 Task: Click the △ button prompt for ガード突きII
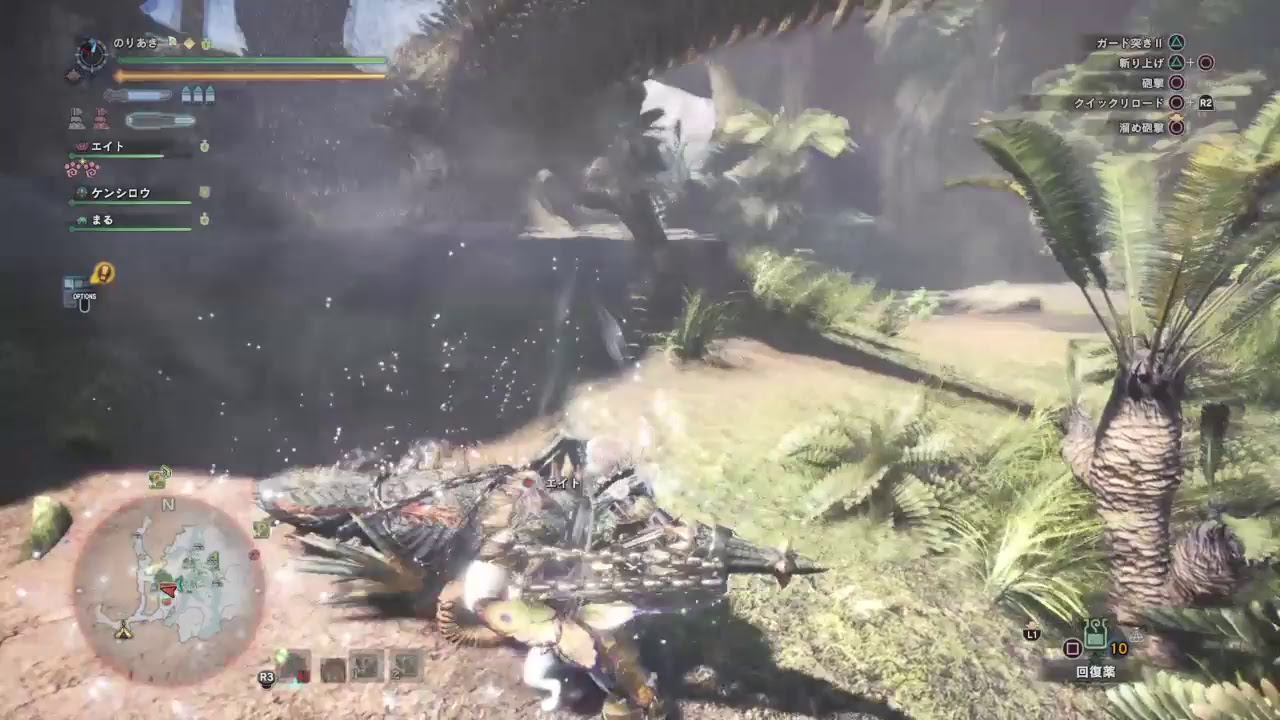click(x=1178, y=43)
